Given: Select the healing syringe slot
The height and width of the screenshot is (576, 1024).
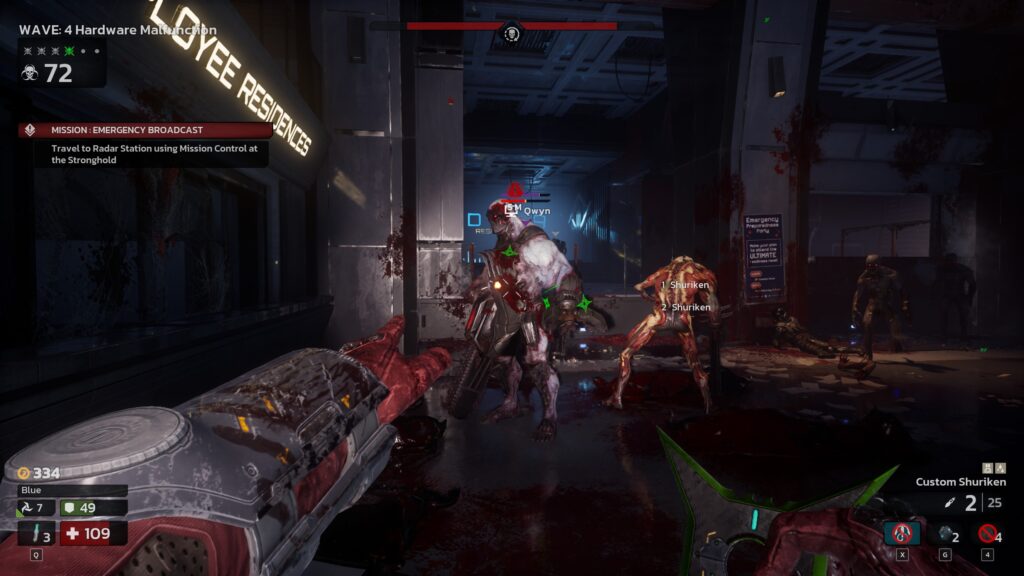Looking at the screenshot, I should (x=36, y=533).
